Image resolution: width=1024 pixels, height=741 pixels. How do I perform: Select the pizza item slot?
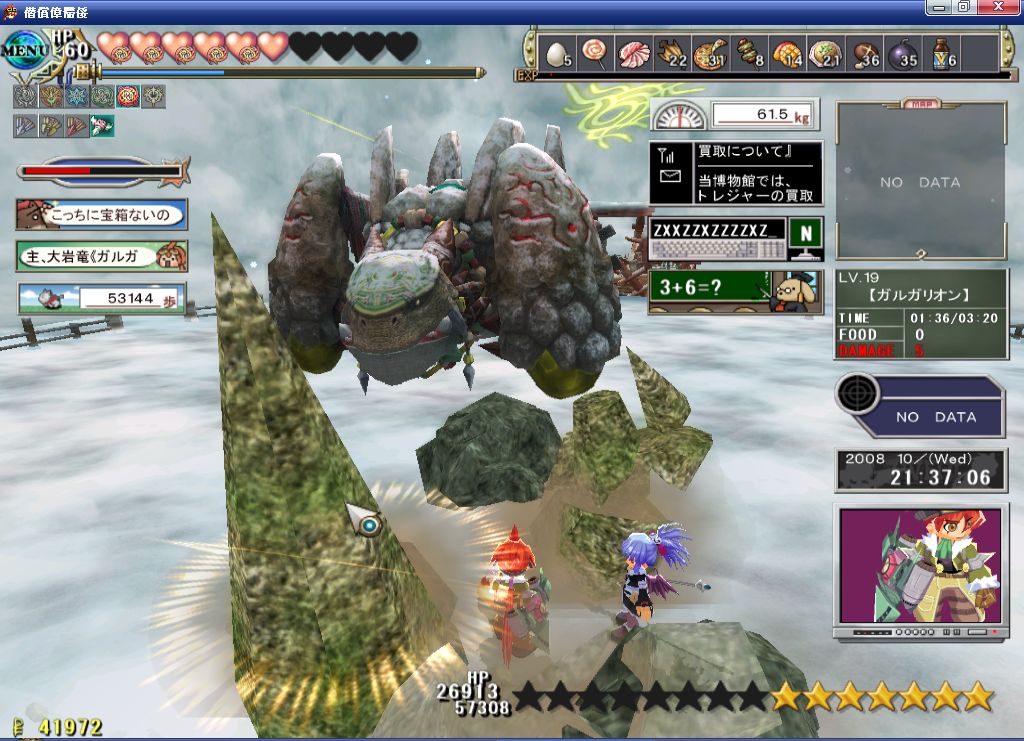(x=711, y=53)
